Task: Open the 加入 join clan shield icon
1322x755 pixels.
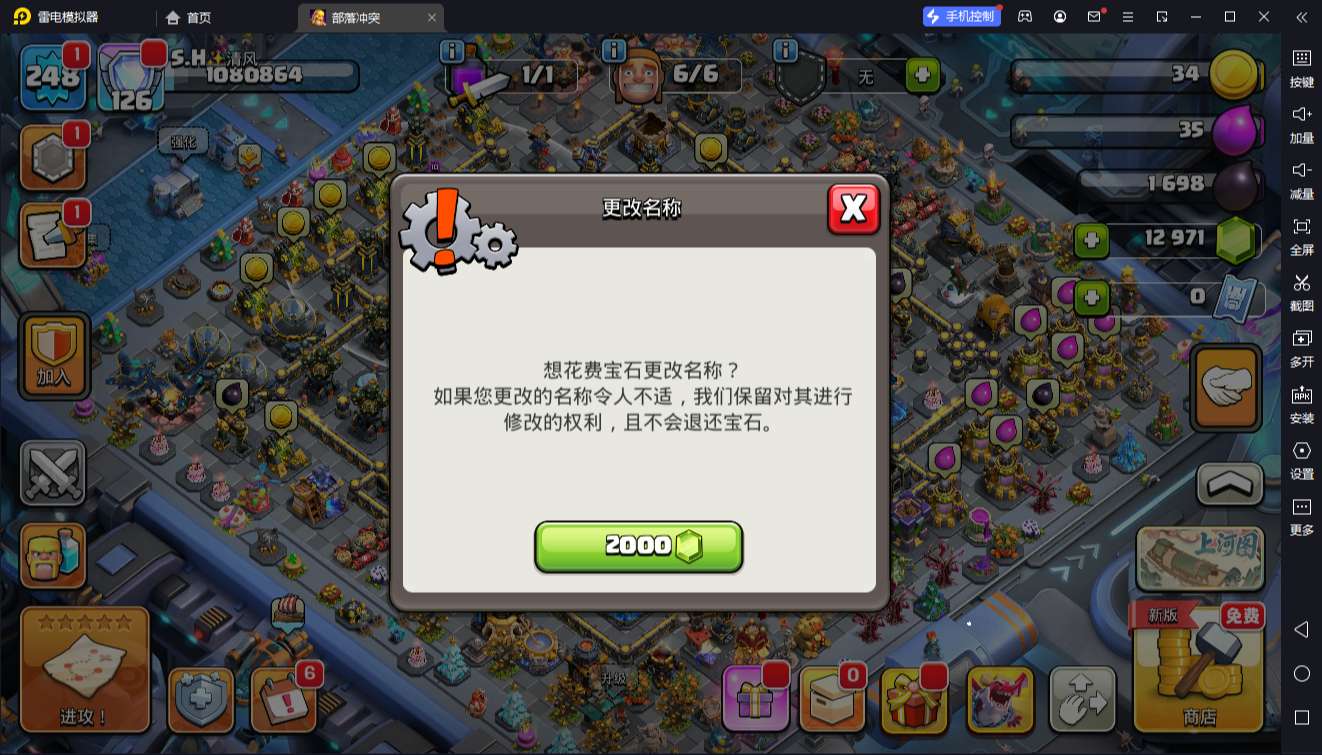Action: coord(52,357)
